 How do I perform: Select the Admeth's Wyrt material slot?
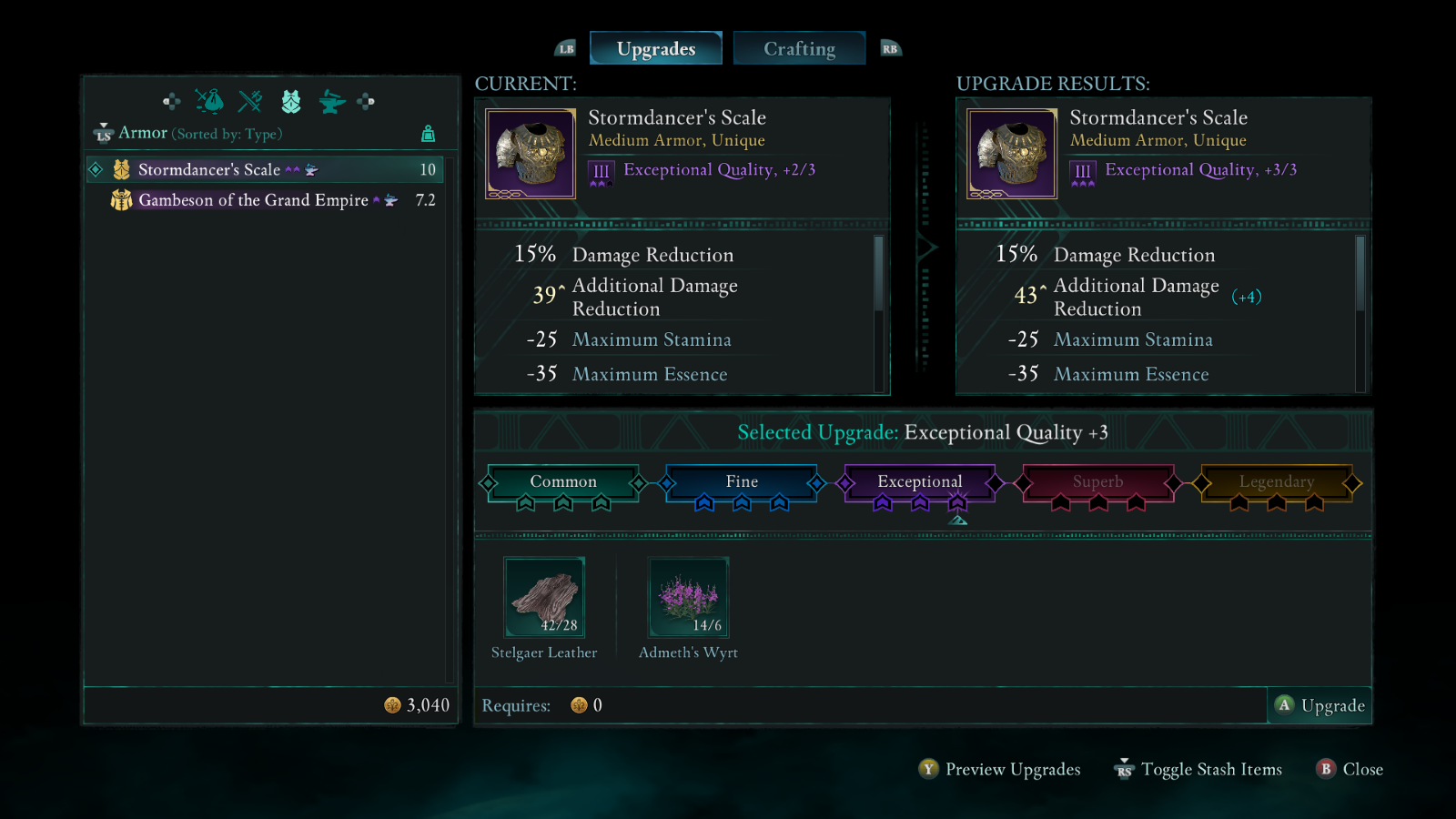tap(688, 598)
